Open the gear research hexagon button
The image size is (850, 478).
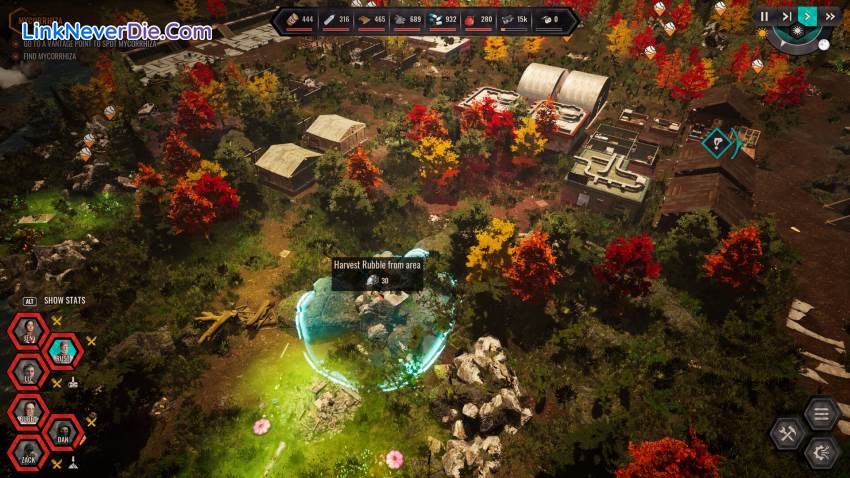pos(822,451)
